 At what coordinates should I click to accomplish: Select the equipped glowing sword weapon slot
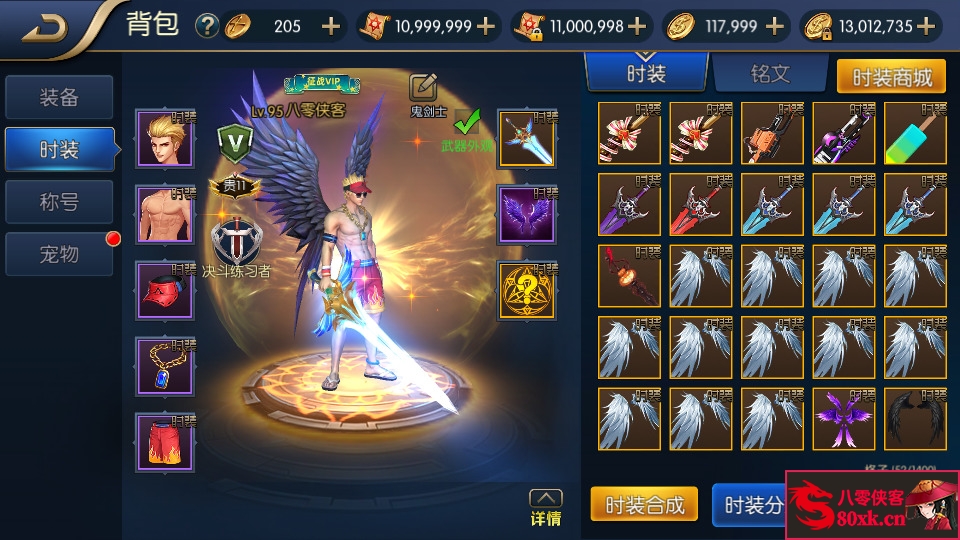526,139
